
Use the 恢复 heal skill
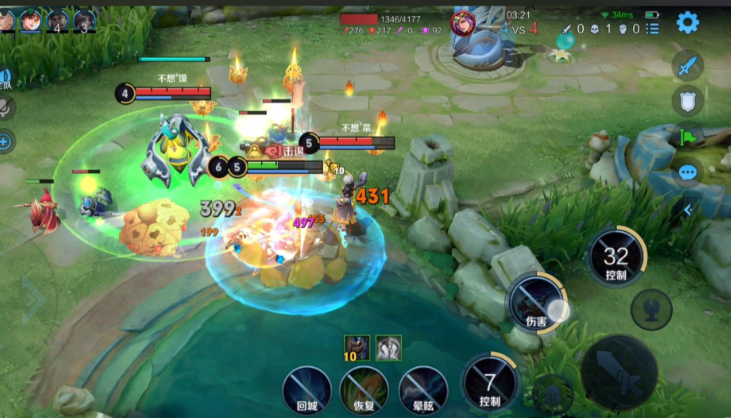click(364, 389)
